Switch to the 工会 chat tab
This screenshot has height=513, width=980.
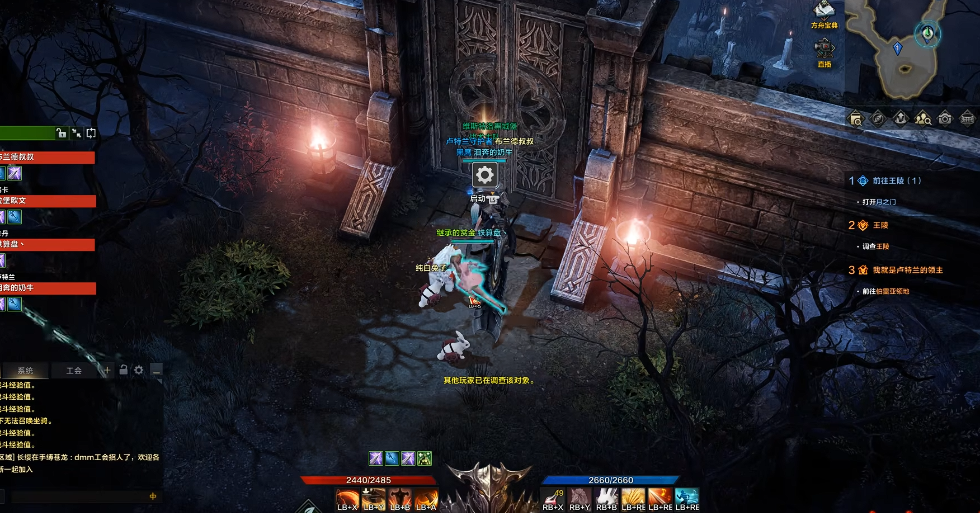point(73,370)
